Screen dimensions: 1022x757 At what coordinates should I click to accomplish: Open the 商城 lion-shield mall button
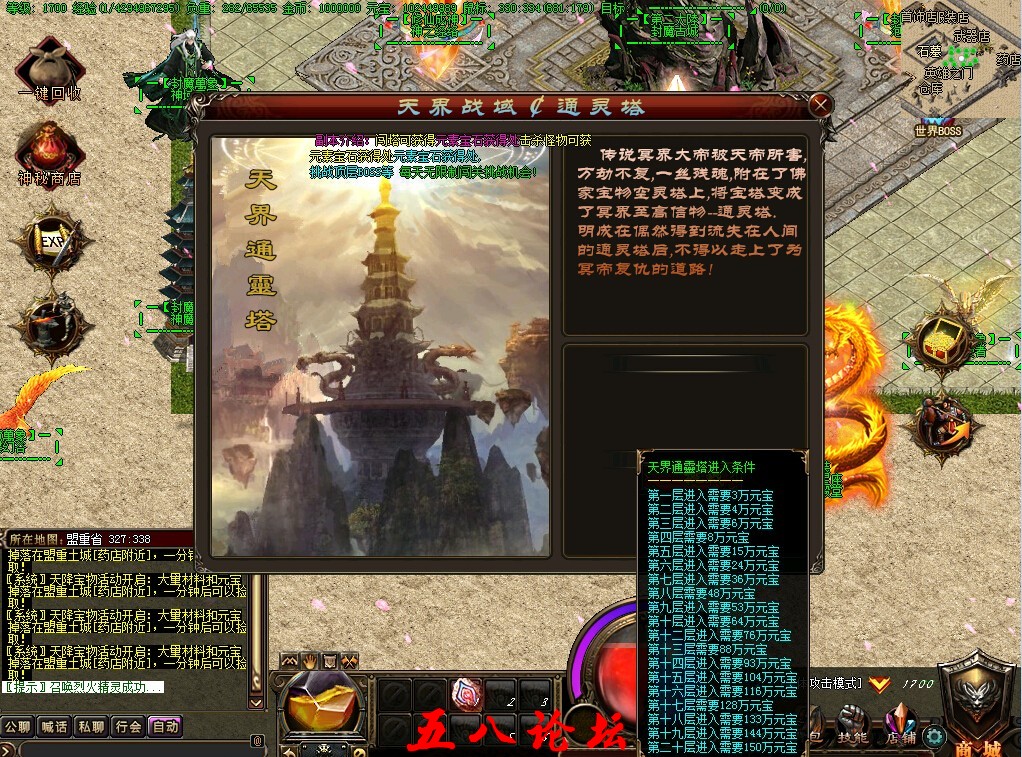tap(976, 700)
